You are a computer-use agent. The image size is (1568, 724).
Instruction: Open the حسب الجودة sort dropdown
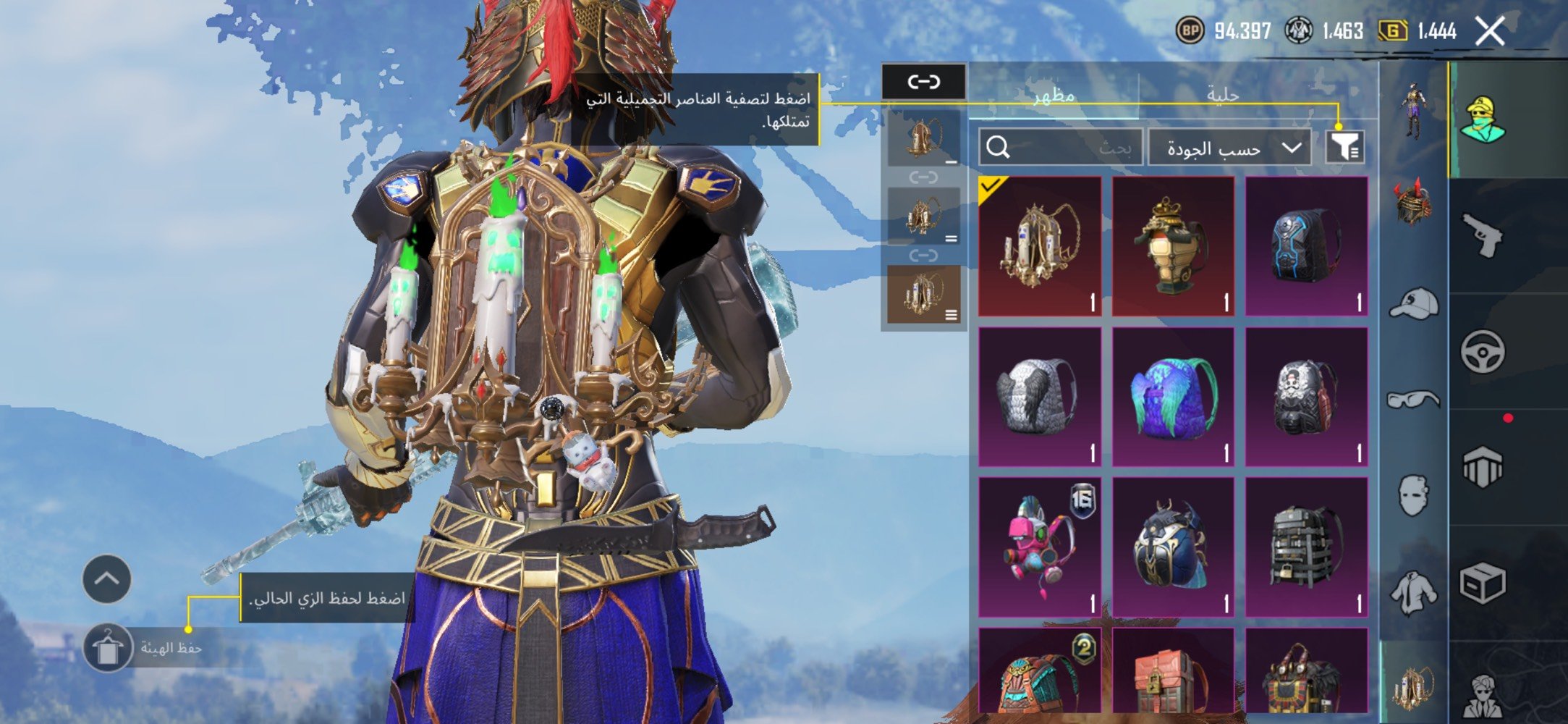(1229, 148)
